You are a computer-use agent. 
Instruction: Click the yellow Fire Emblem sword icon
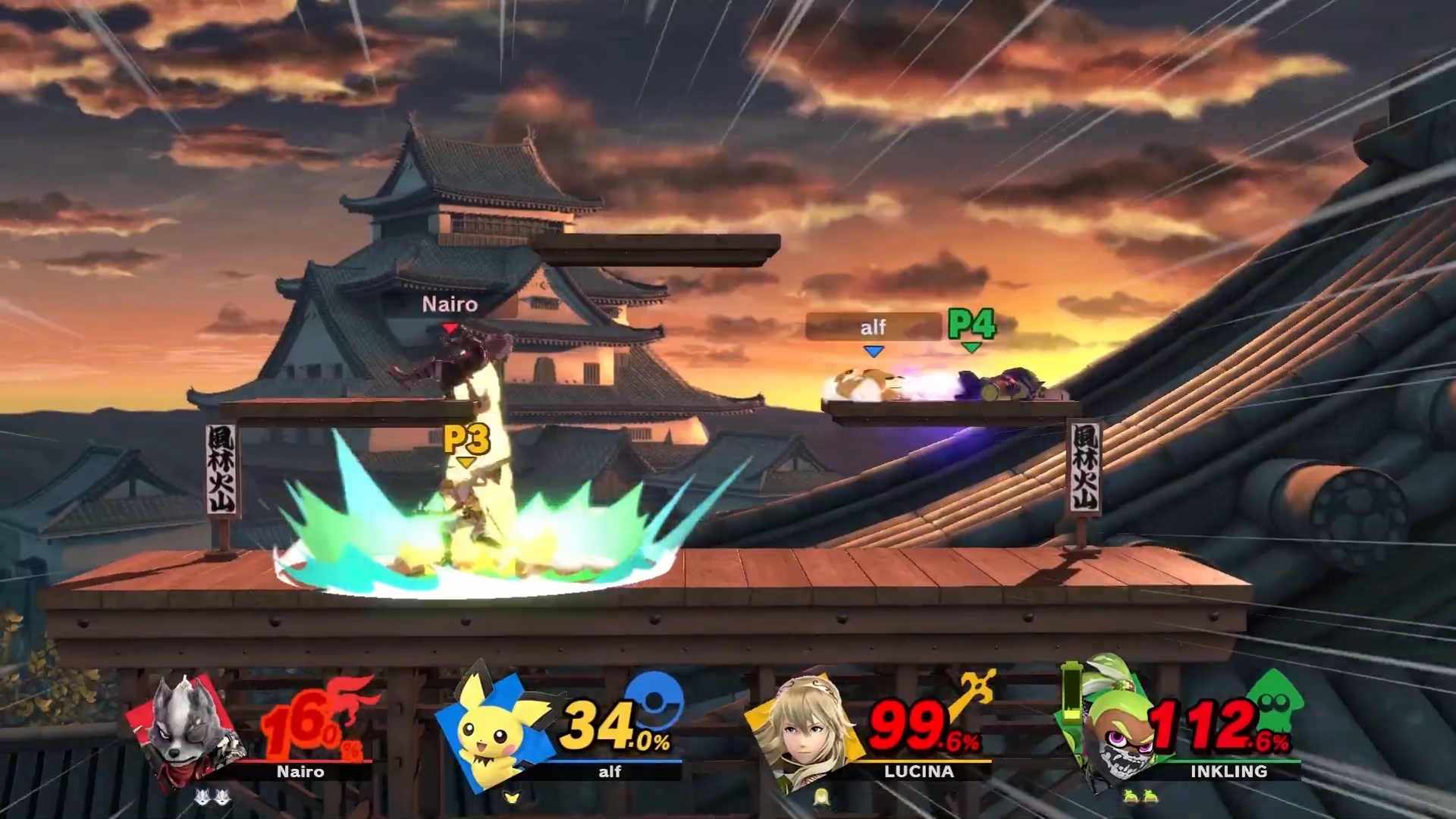point(971,690)
